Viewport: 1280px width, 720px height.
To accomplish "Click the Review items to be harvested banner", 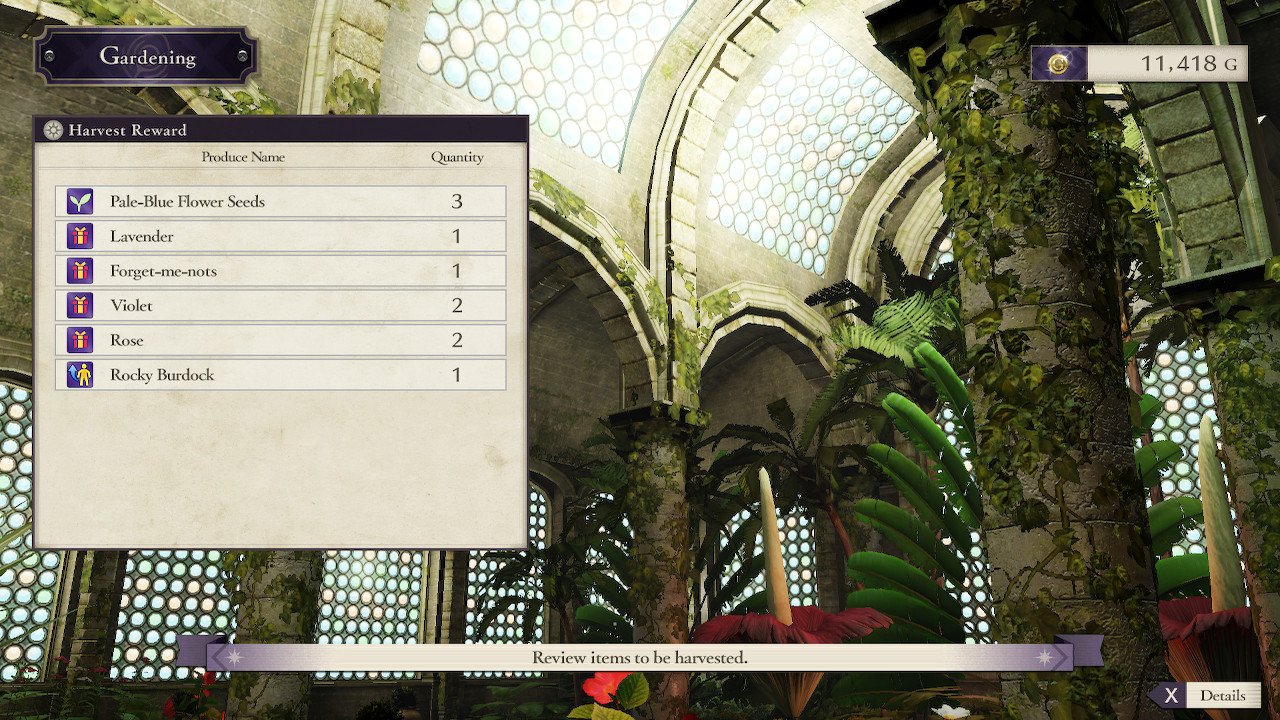I will [640, 658].
